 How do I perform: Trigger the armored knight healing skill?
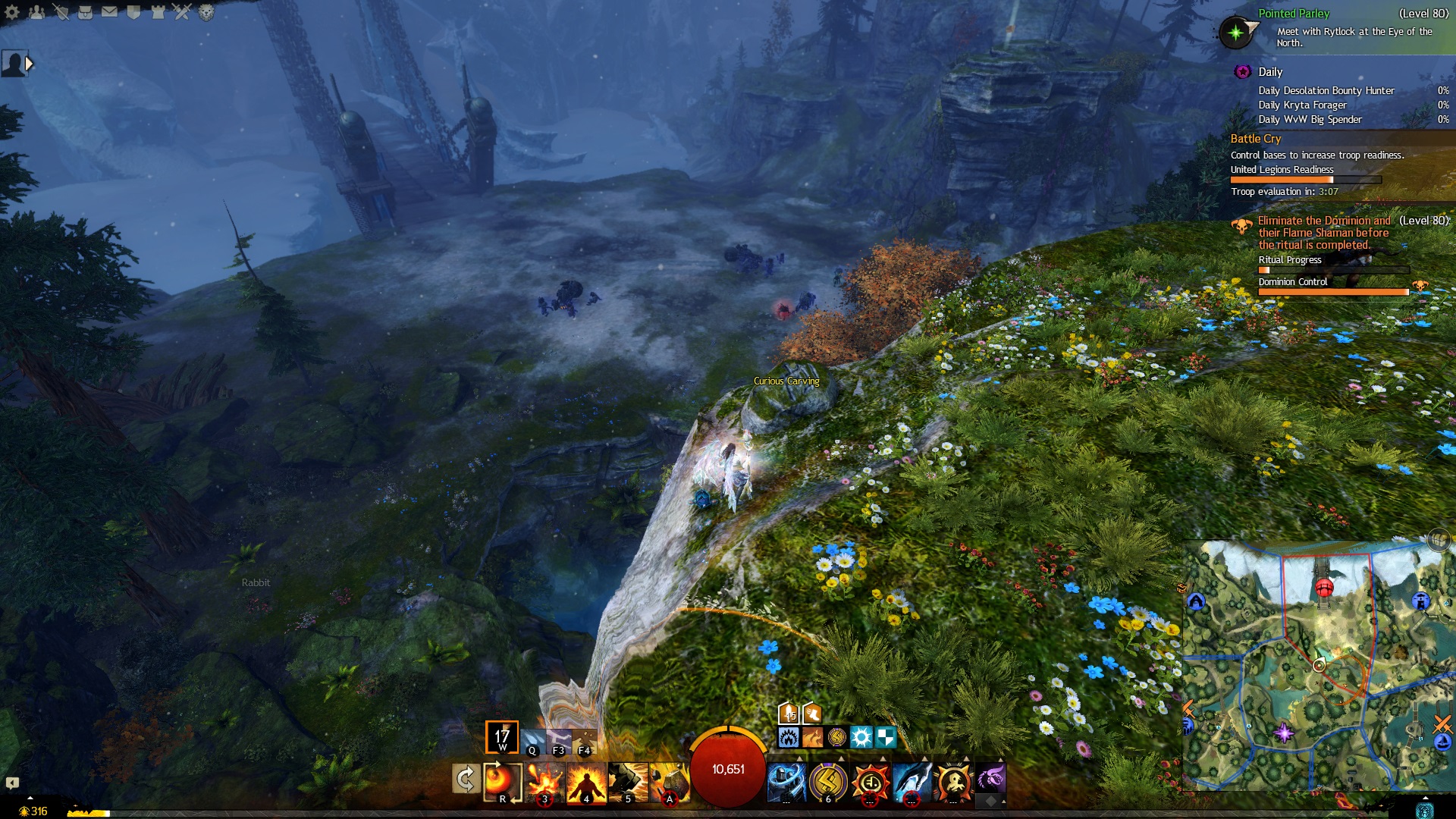(786, 782)
